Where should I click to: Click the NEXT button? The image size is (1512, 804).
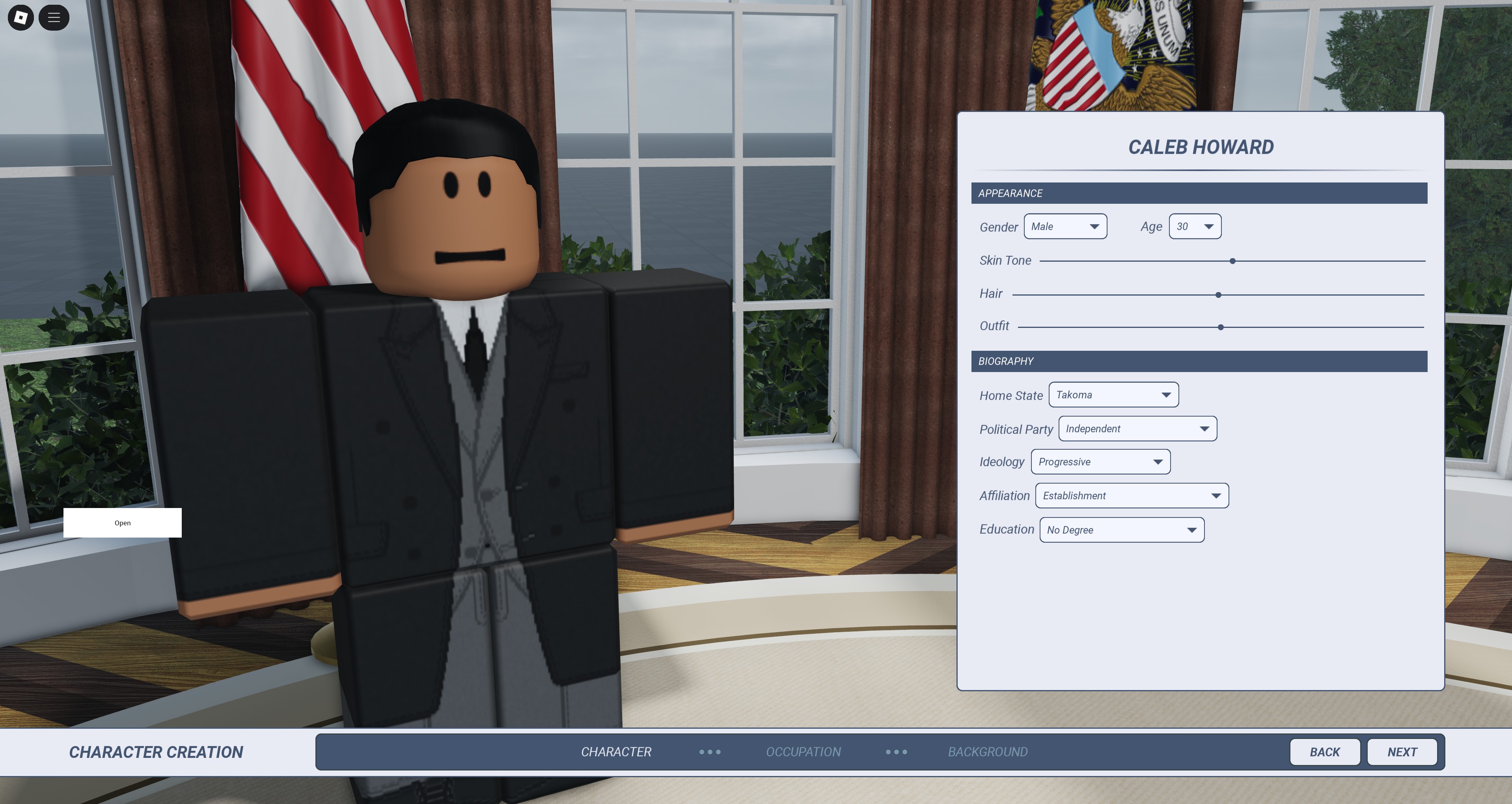click(x=1402, y=752)
